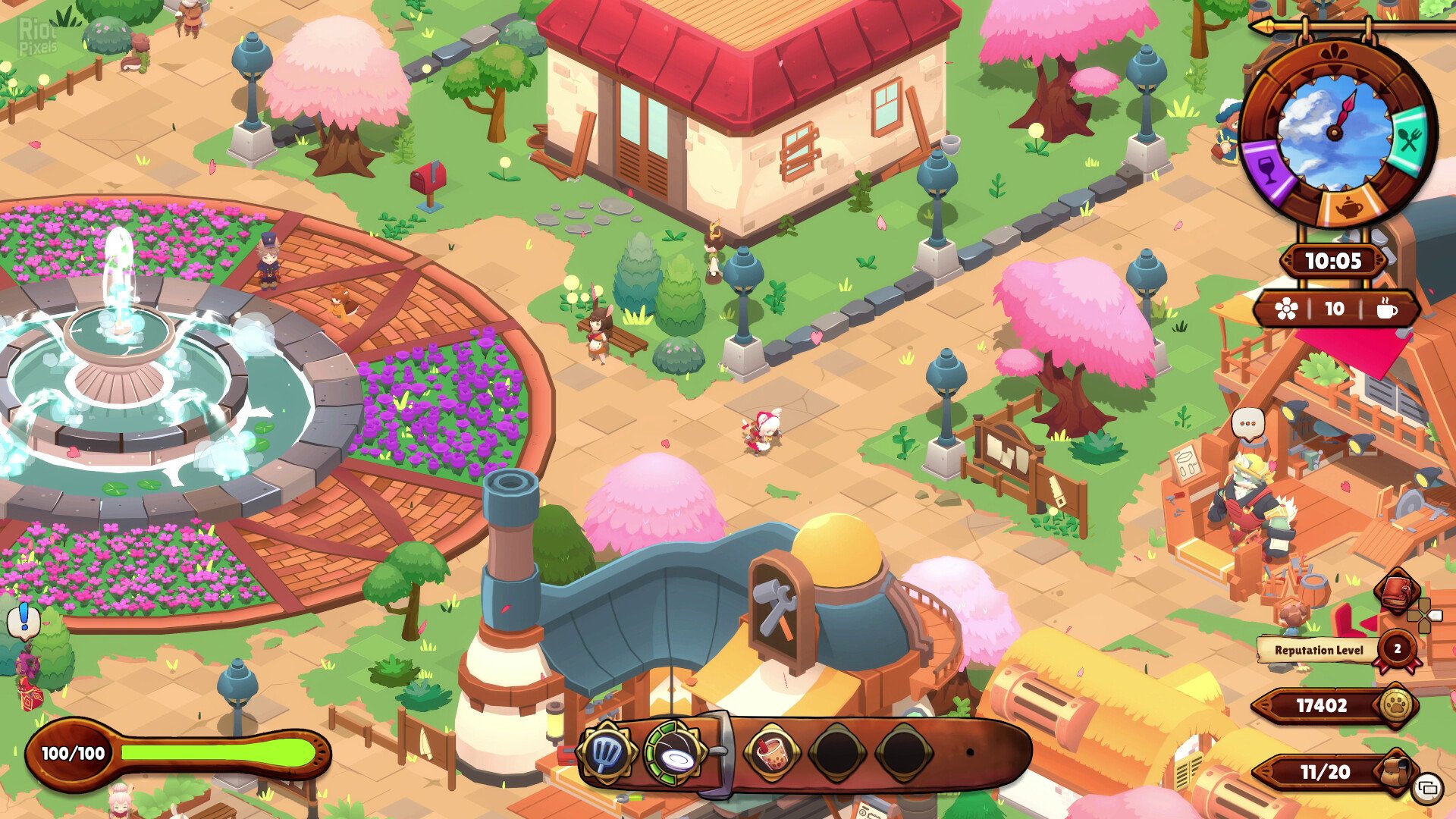Click the paw coin currency icon
1456x819 pixels.
click(x=1397, y=706)
